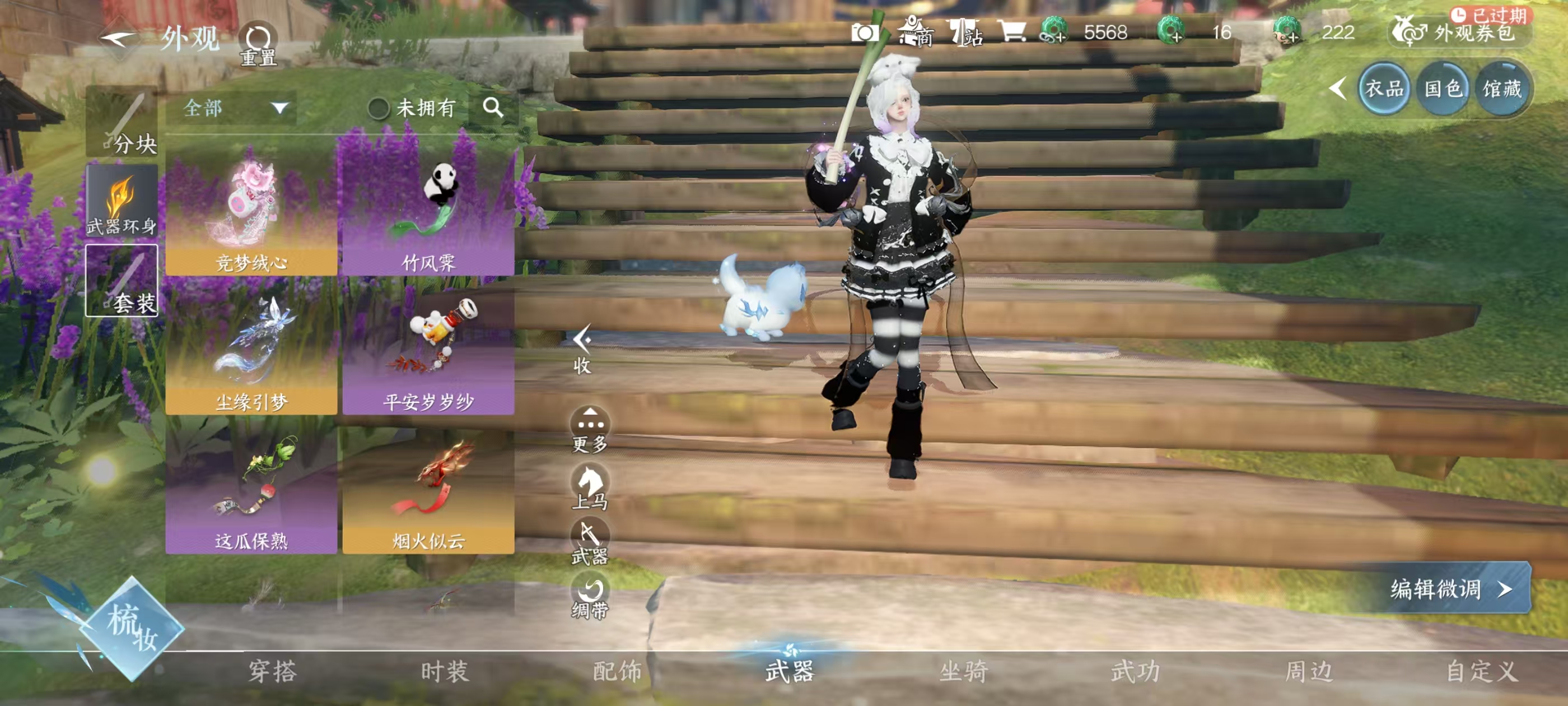Open the 衣品 round button
Image resolution: width=1568 pixels, height=706 pixels.
point(1384,89)
